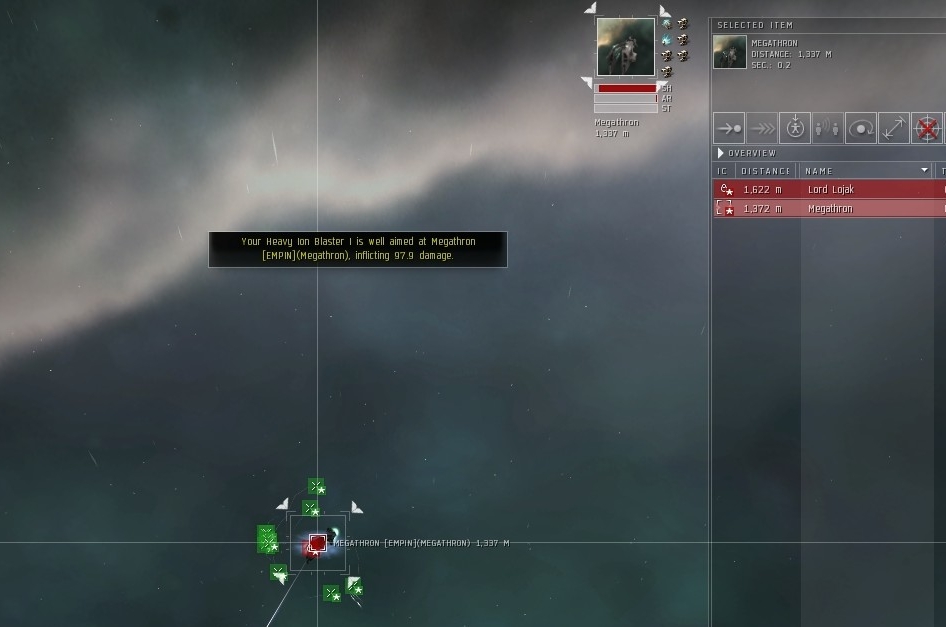Click the Approach button in Selected Item
Screen dimensions: 946x627
(729, 128)
